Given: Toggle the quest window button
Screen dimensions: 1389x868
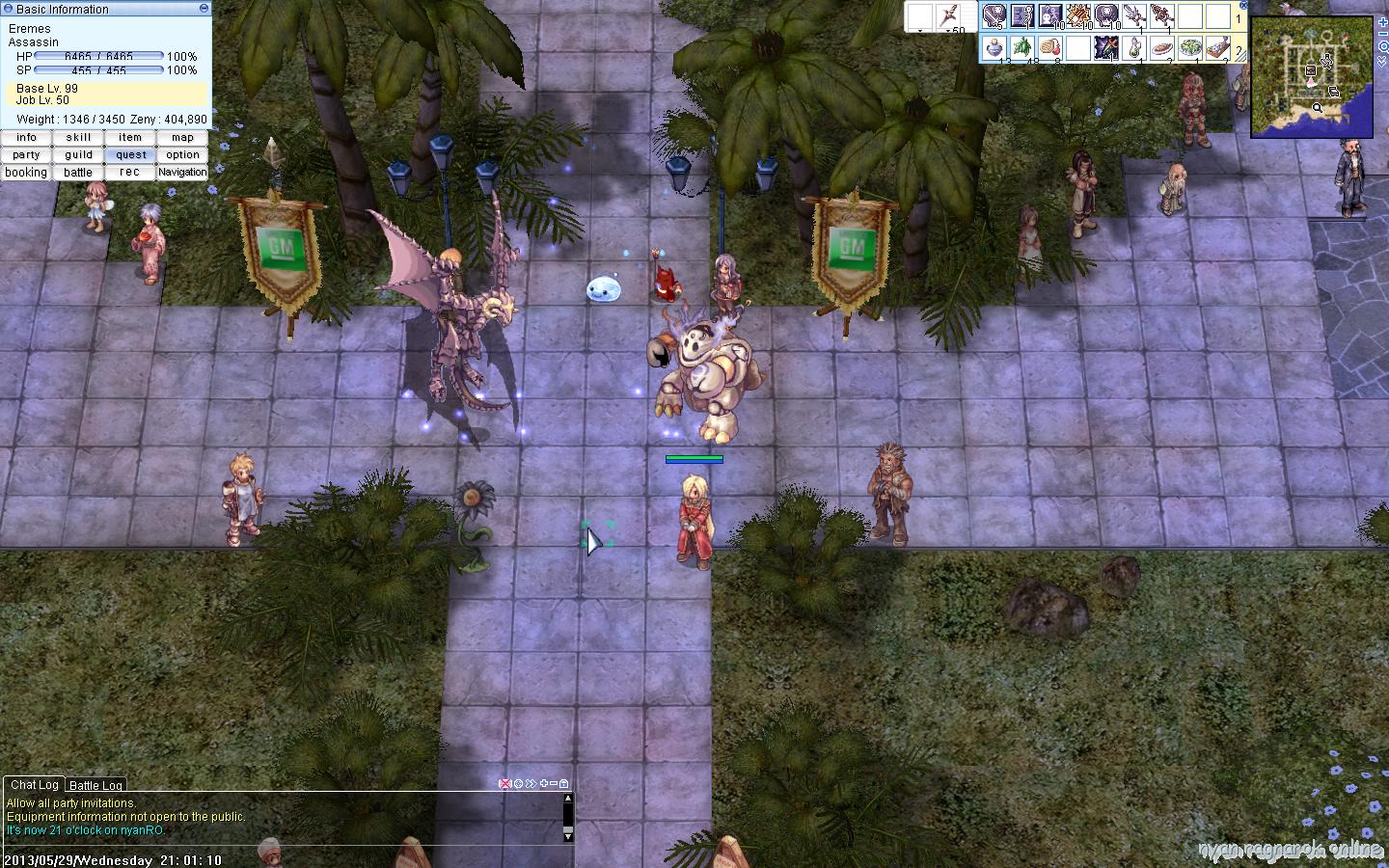Looking at the screenshot, I should pyautogui.click(x=130, y=155).
